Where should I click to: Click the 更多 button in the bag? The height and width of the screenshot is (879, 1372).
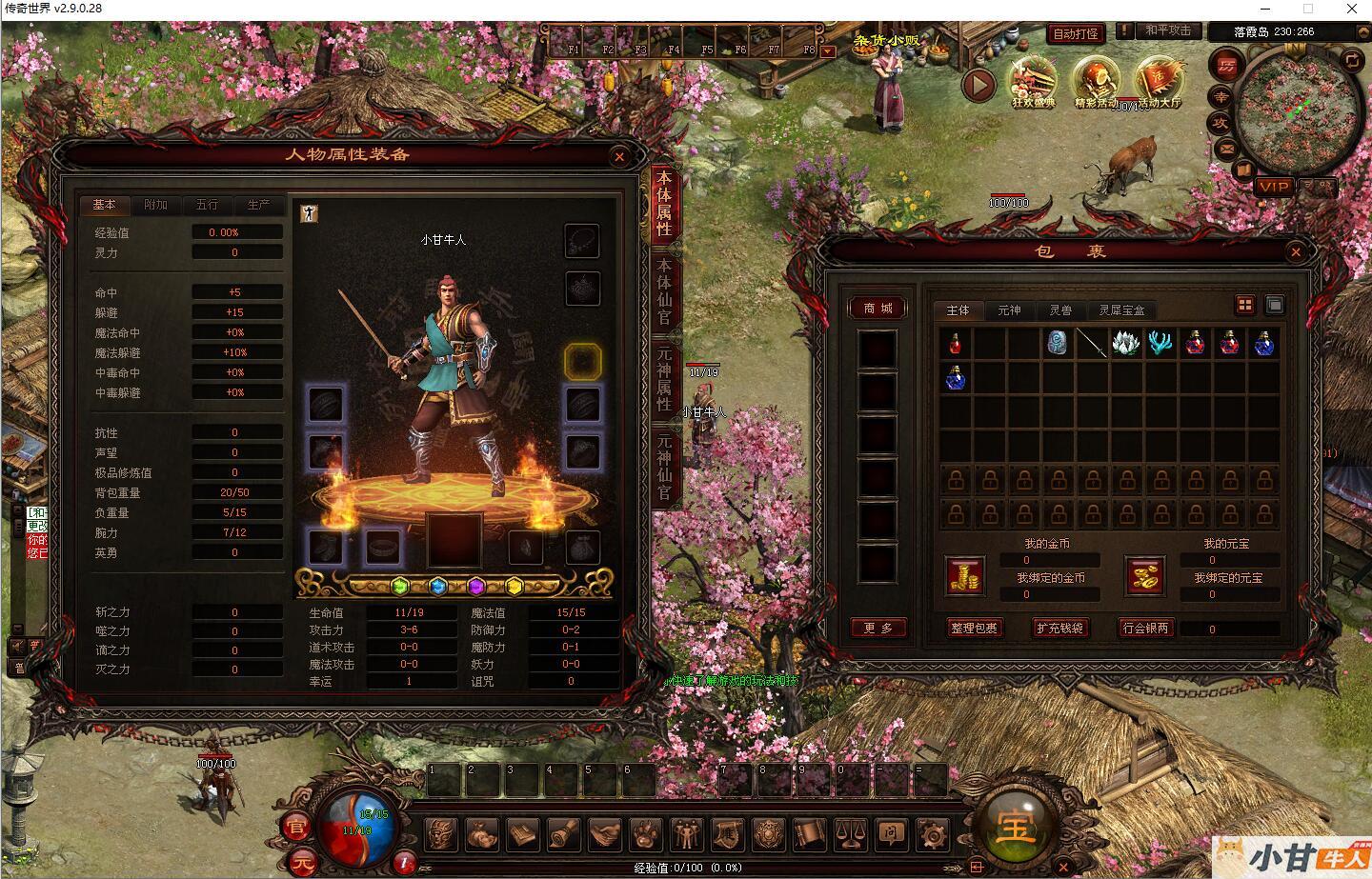point(878,629)
